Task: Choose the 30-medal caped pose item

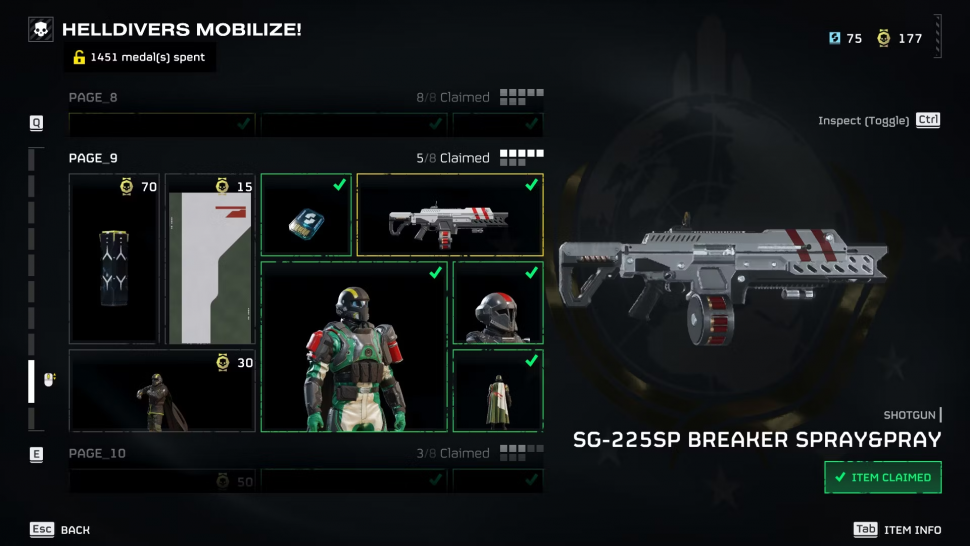Action: pyautogui.click(x=162, y=391)
